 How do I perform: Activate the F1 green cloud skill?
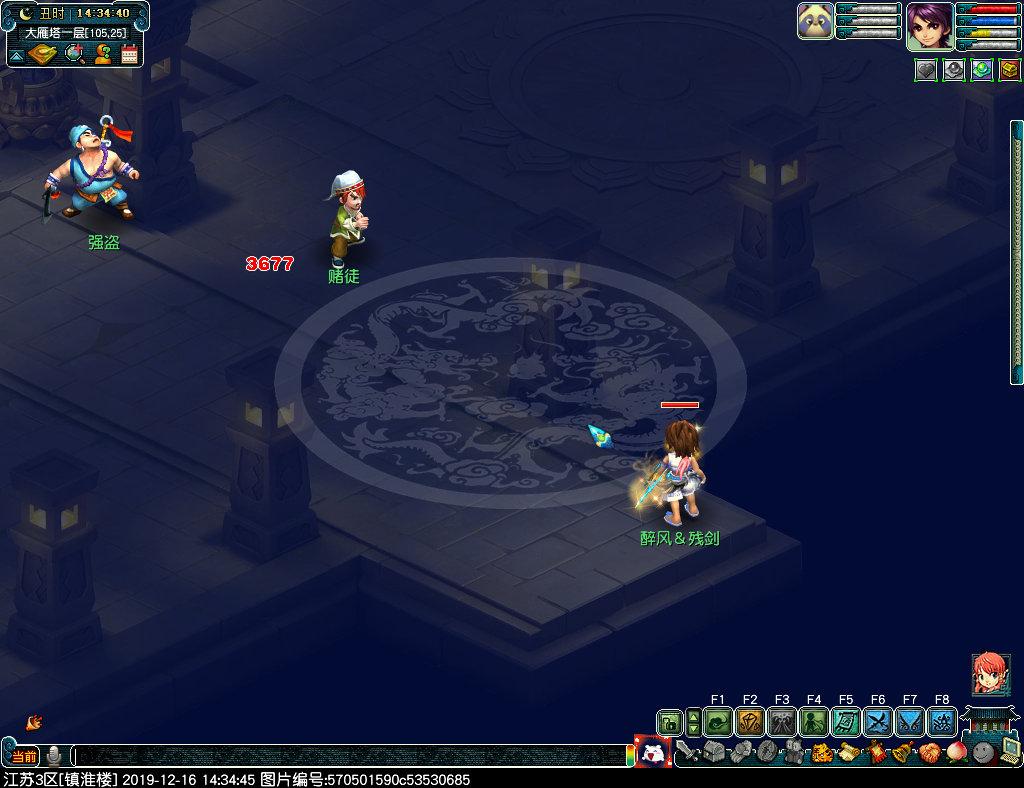[718, 722]
